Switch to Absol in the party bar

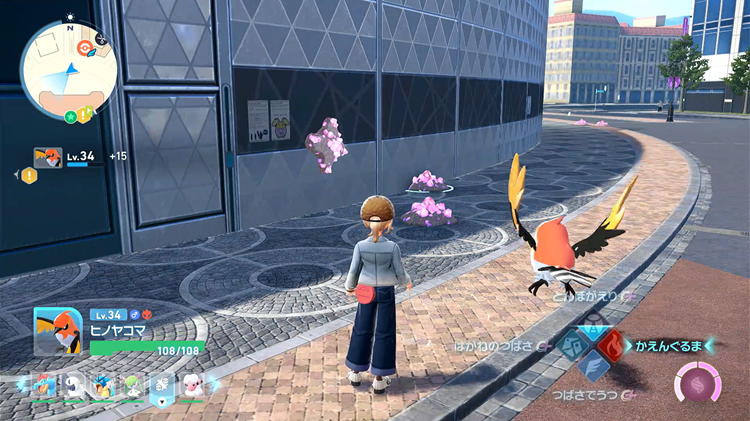[x=72, y=386]
